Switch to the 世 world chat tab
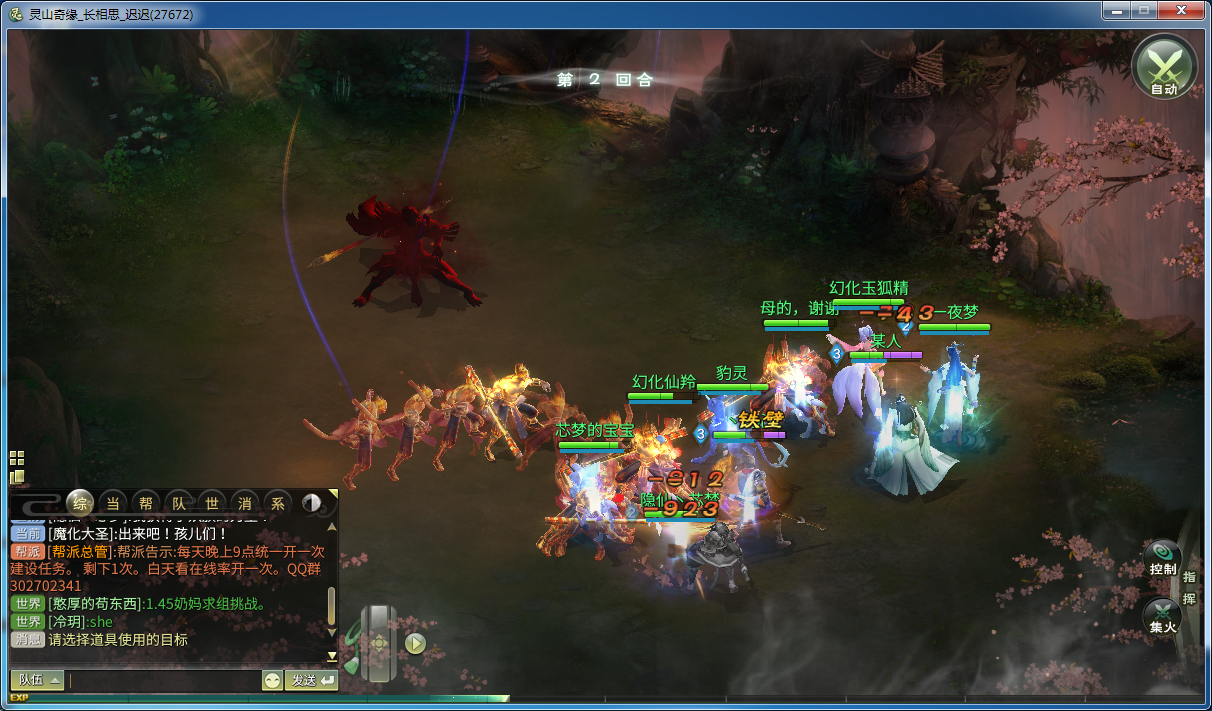 tap(212, 503)
